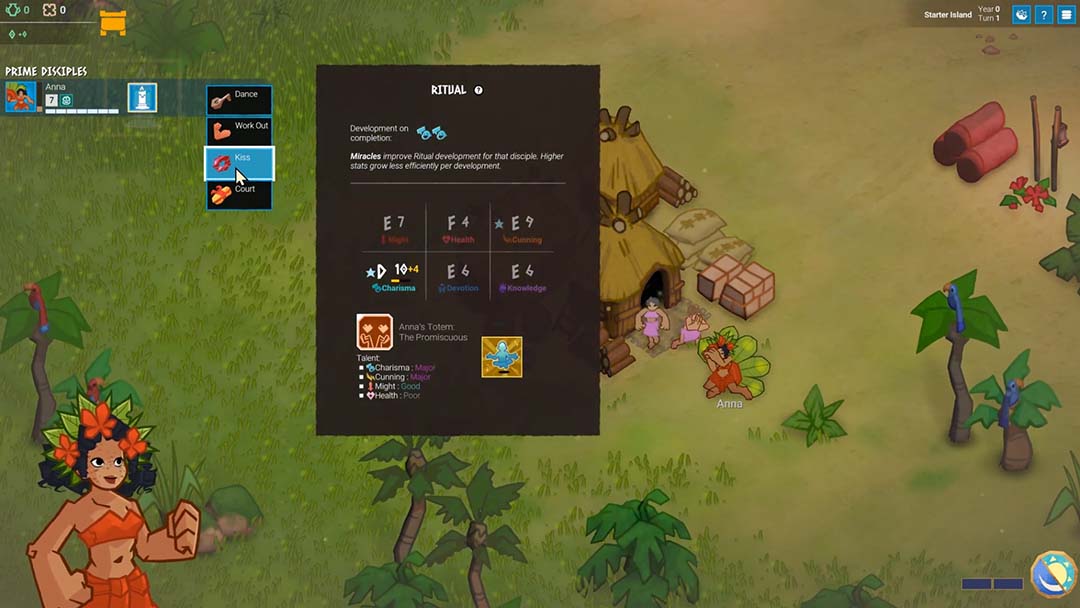Click the hand miracle button in the top bar
Viewport: 1080px width, 608px height.
click(x=1021, y=15)
